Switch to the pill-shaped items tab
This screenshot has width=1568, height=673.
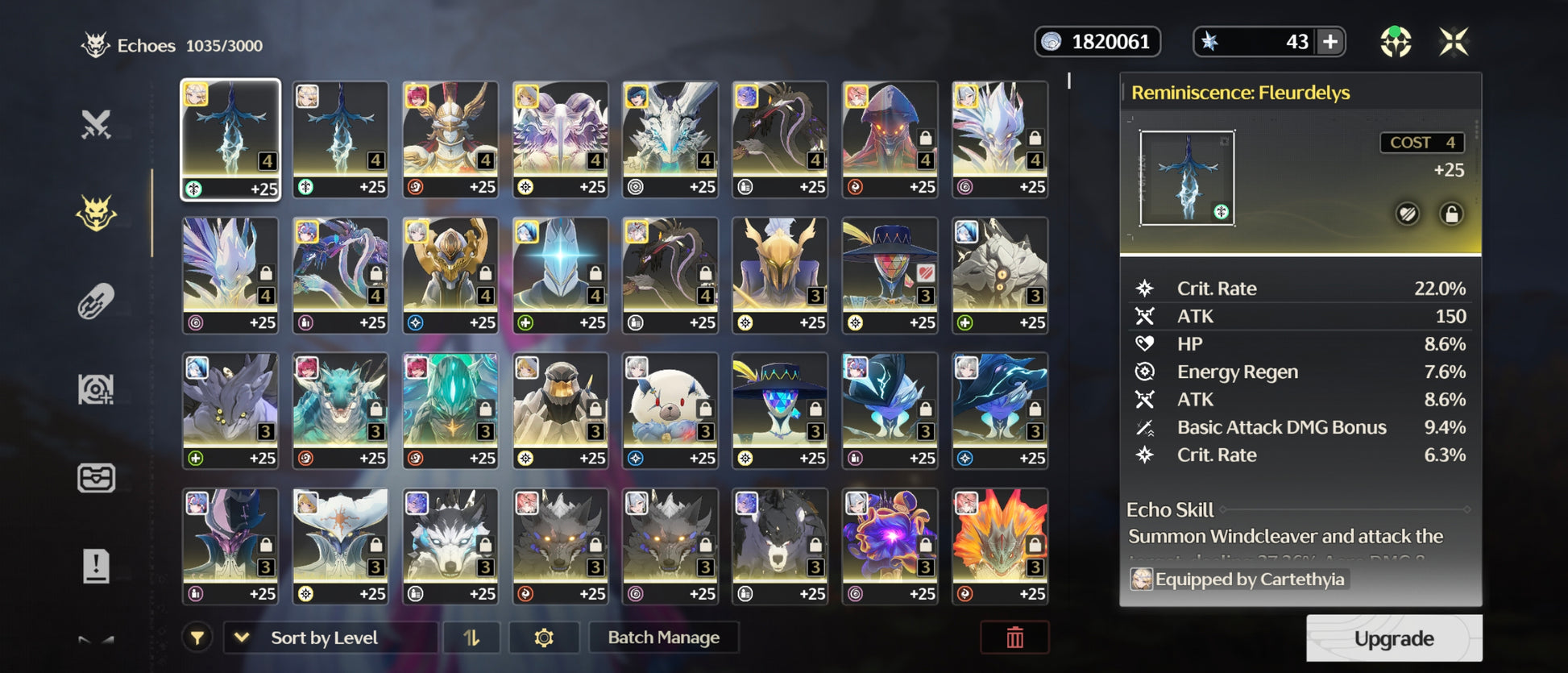pyautogui.click(x=96, y=301)
